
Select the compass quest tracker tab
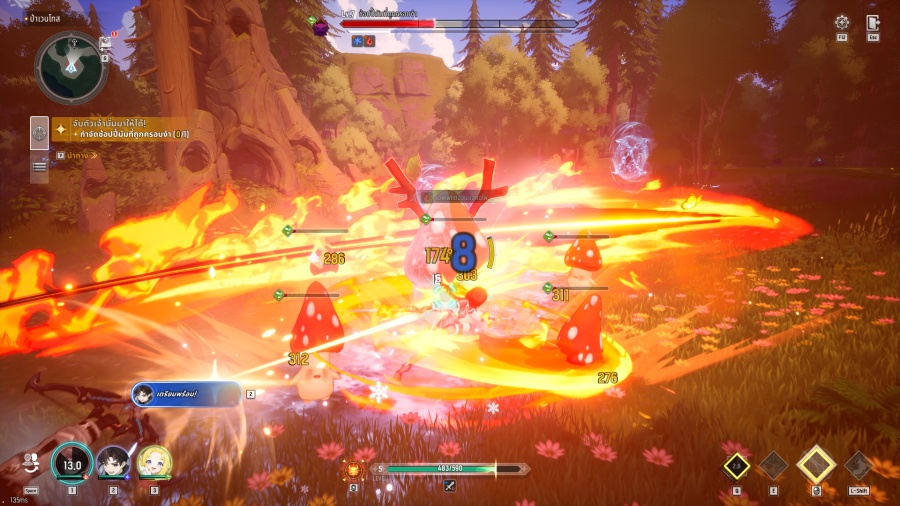pyautogui.click(x=40, y=132)
